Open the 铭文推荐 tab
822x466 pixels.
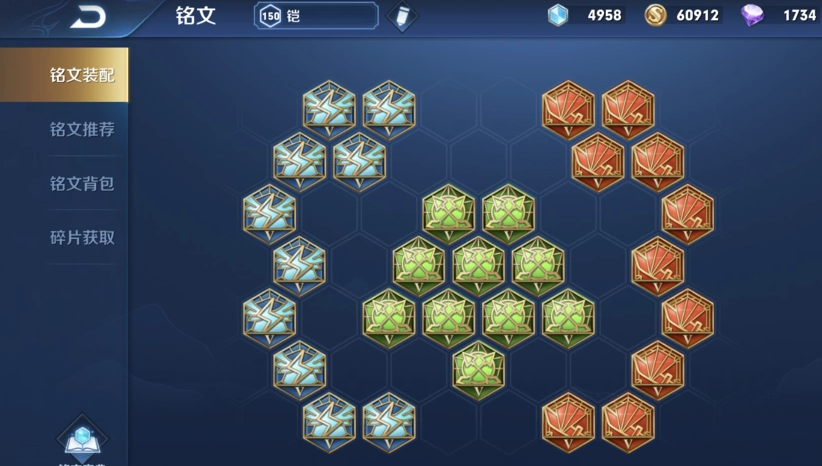click(82, 130)
